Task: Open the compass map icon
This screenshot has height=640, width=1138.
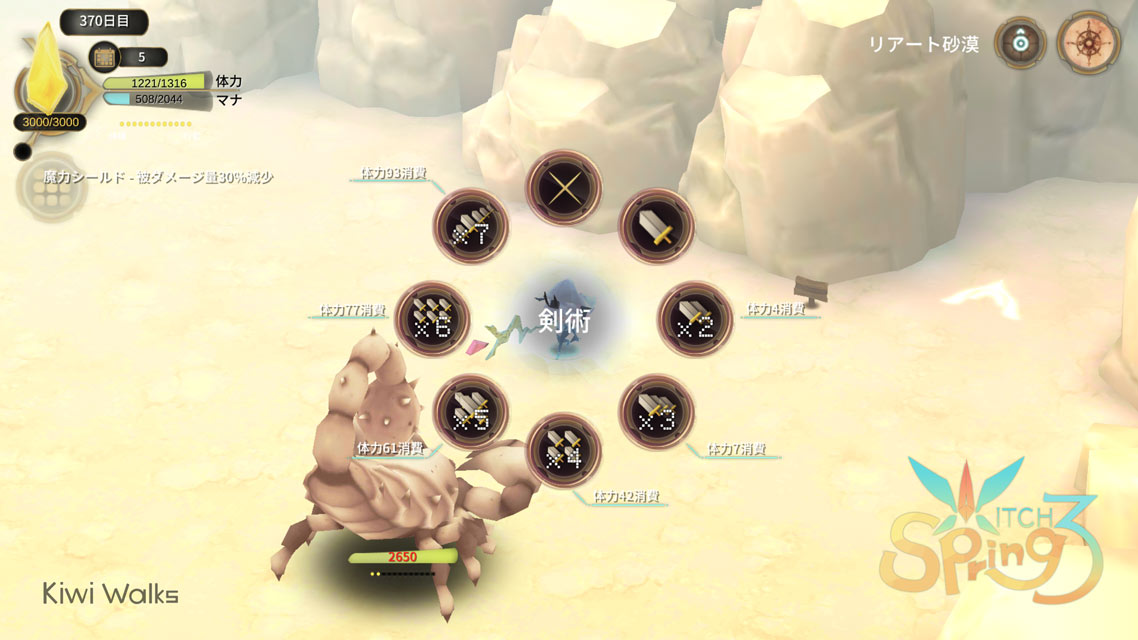Action: (x=1087, y=44)
